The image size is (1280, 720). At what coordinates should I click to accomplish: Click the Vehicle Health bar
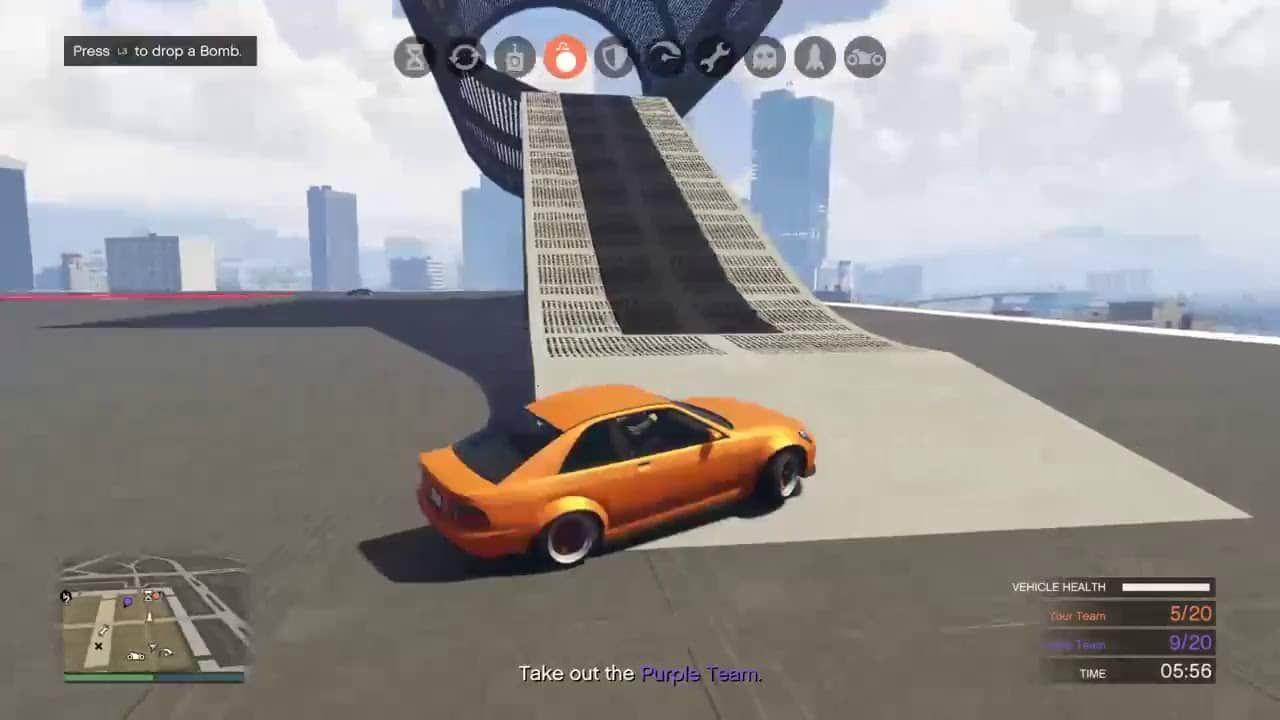pyautogui.click(x=1164, y=588)
